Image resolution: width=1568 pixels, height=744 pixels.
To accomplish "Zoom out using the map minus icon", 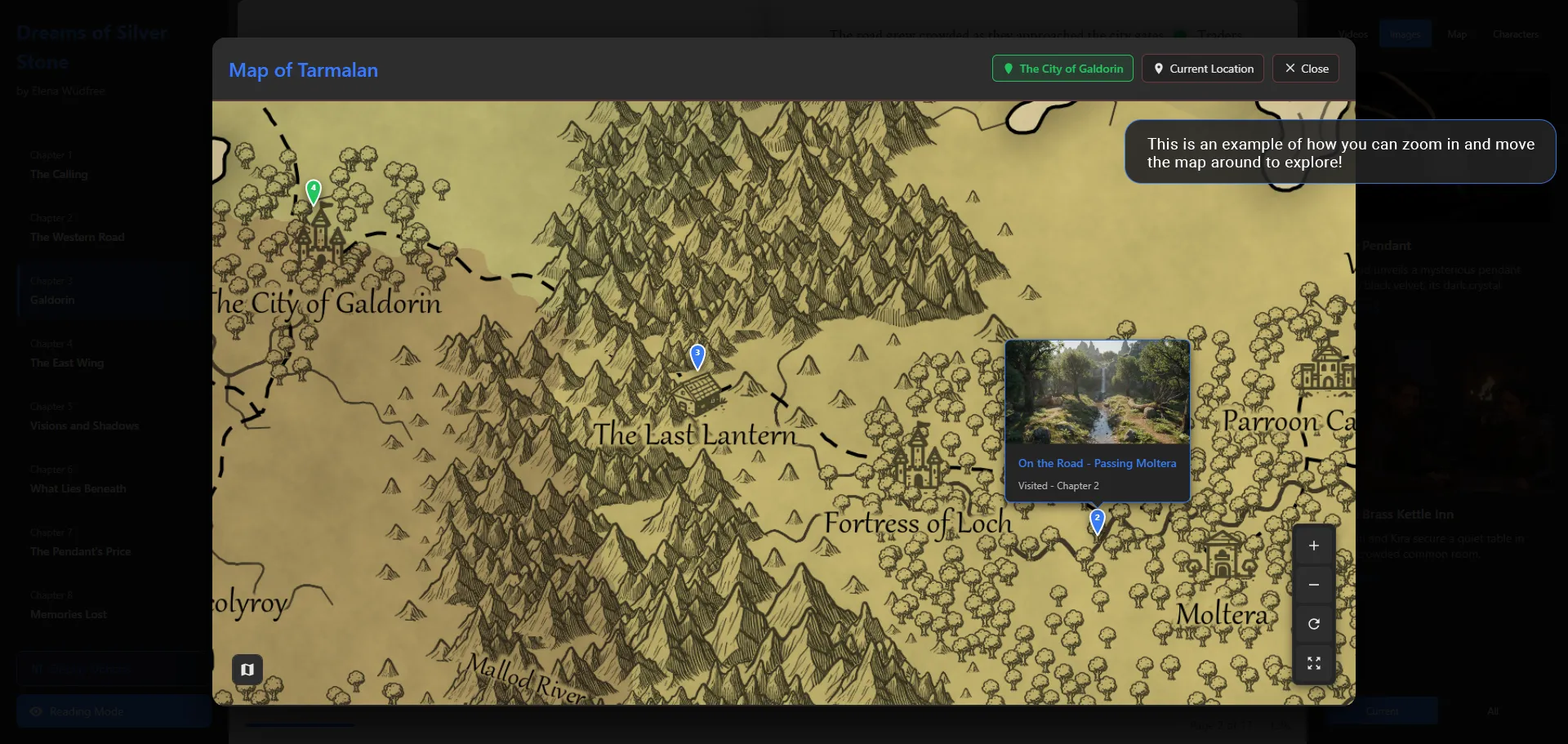I will pyautogui.click(x=1313, y=585).
